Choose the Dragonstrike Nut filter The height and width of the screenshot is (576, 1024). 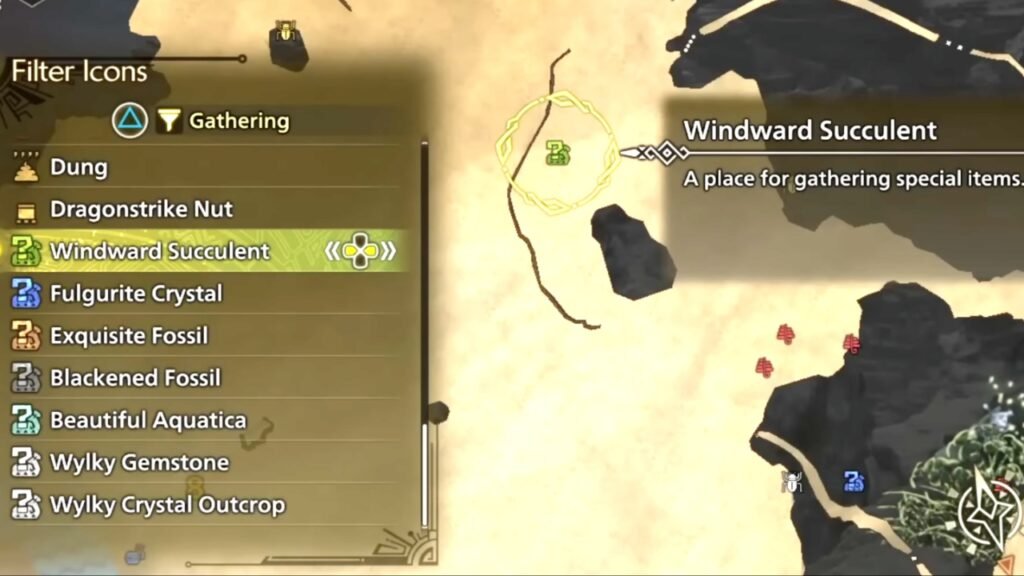point(140,209)
